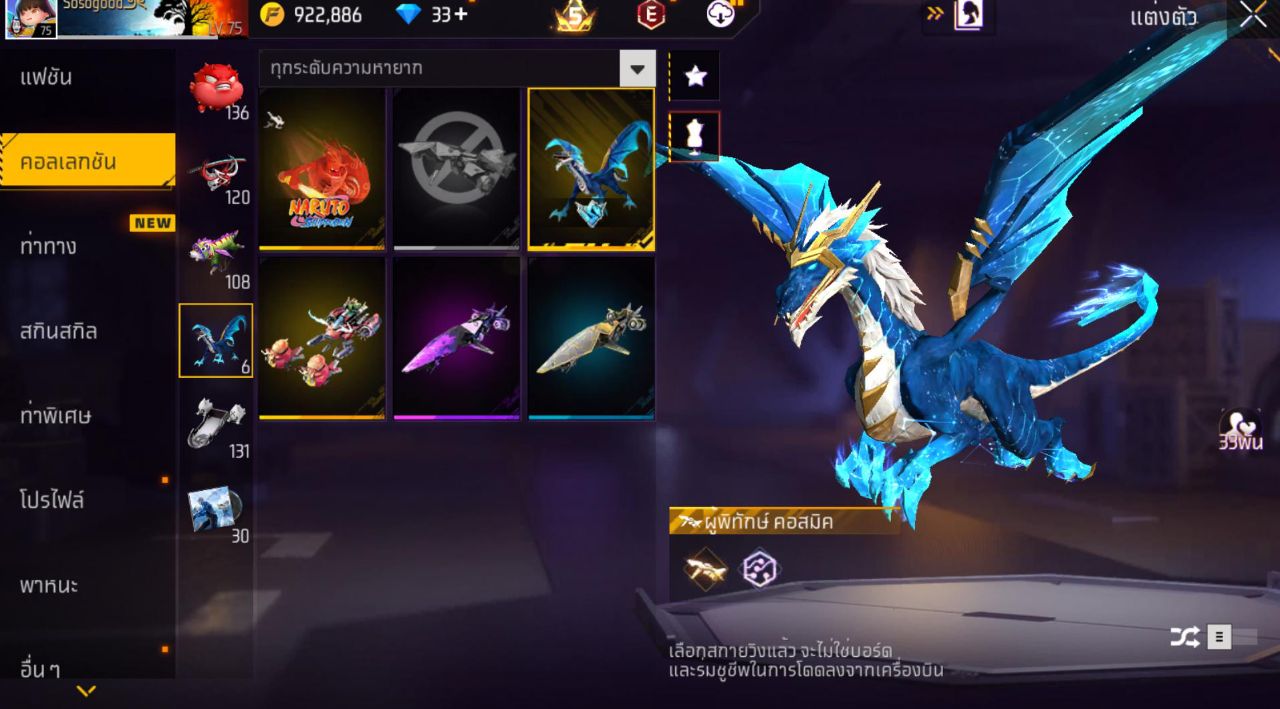
Task: Go to the ท่าทาง (Emotes) section
Action: click(49, 246)
